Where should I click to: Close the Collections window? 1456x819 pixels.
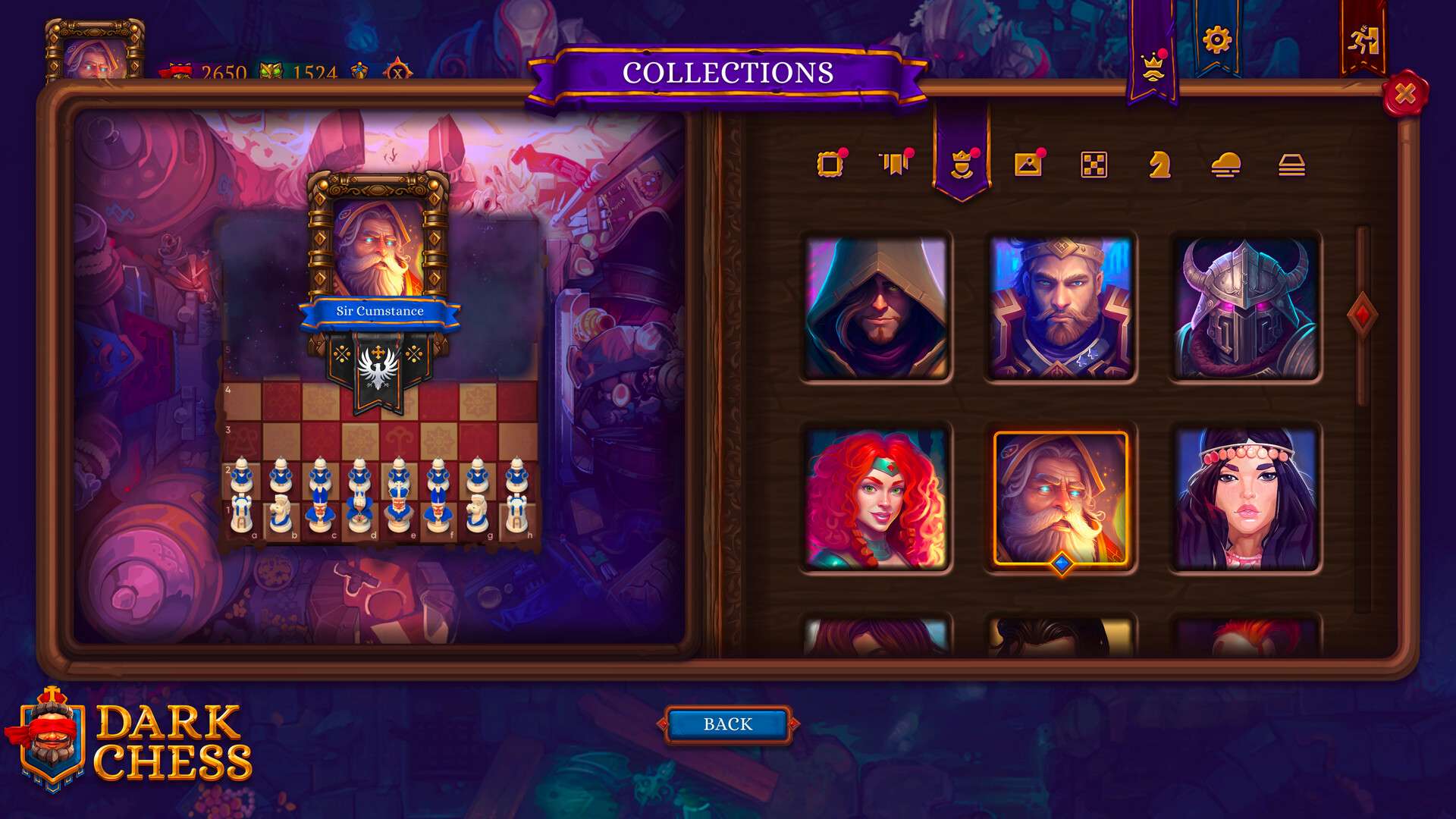tap(1404, 93)
